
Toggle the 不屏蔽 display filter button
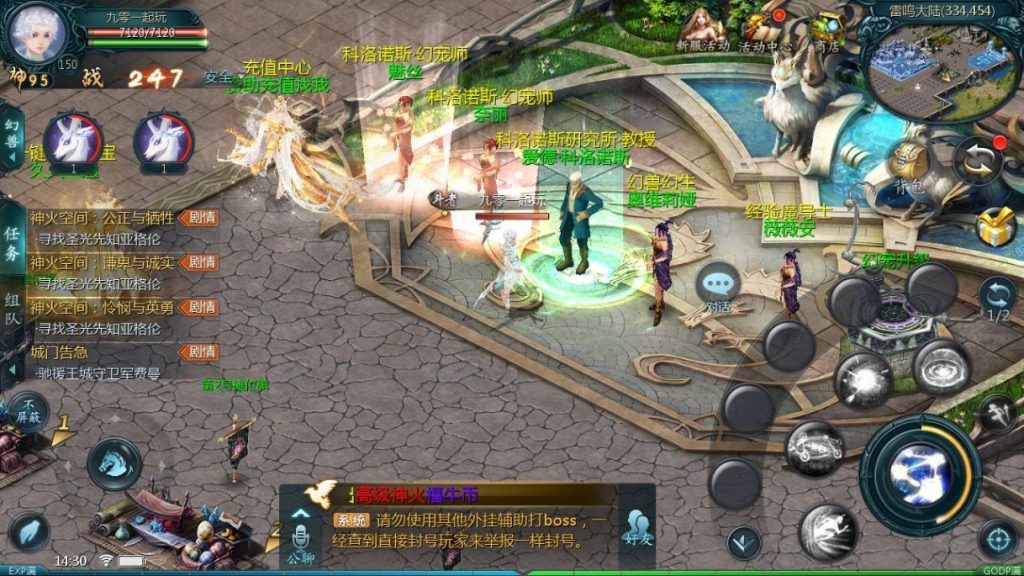[29, 411]
